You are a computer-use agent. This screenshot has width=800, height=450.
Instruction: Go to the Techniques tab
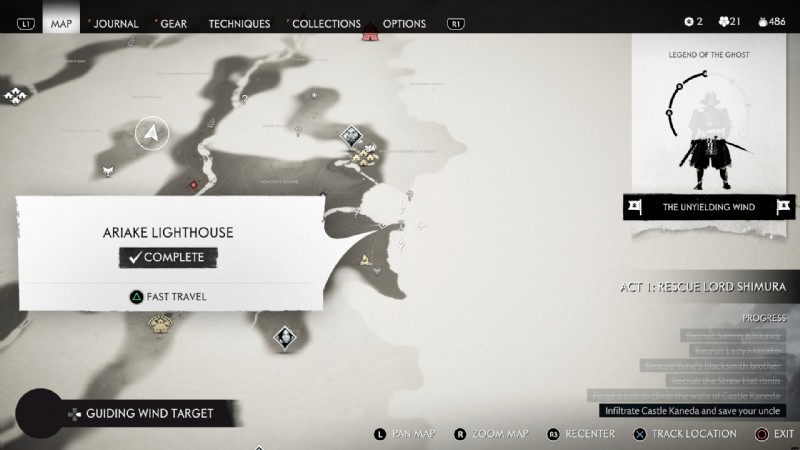tap(239, 23)
